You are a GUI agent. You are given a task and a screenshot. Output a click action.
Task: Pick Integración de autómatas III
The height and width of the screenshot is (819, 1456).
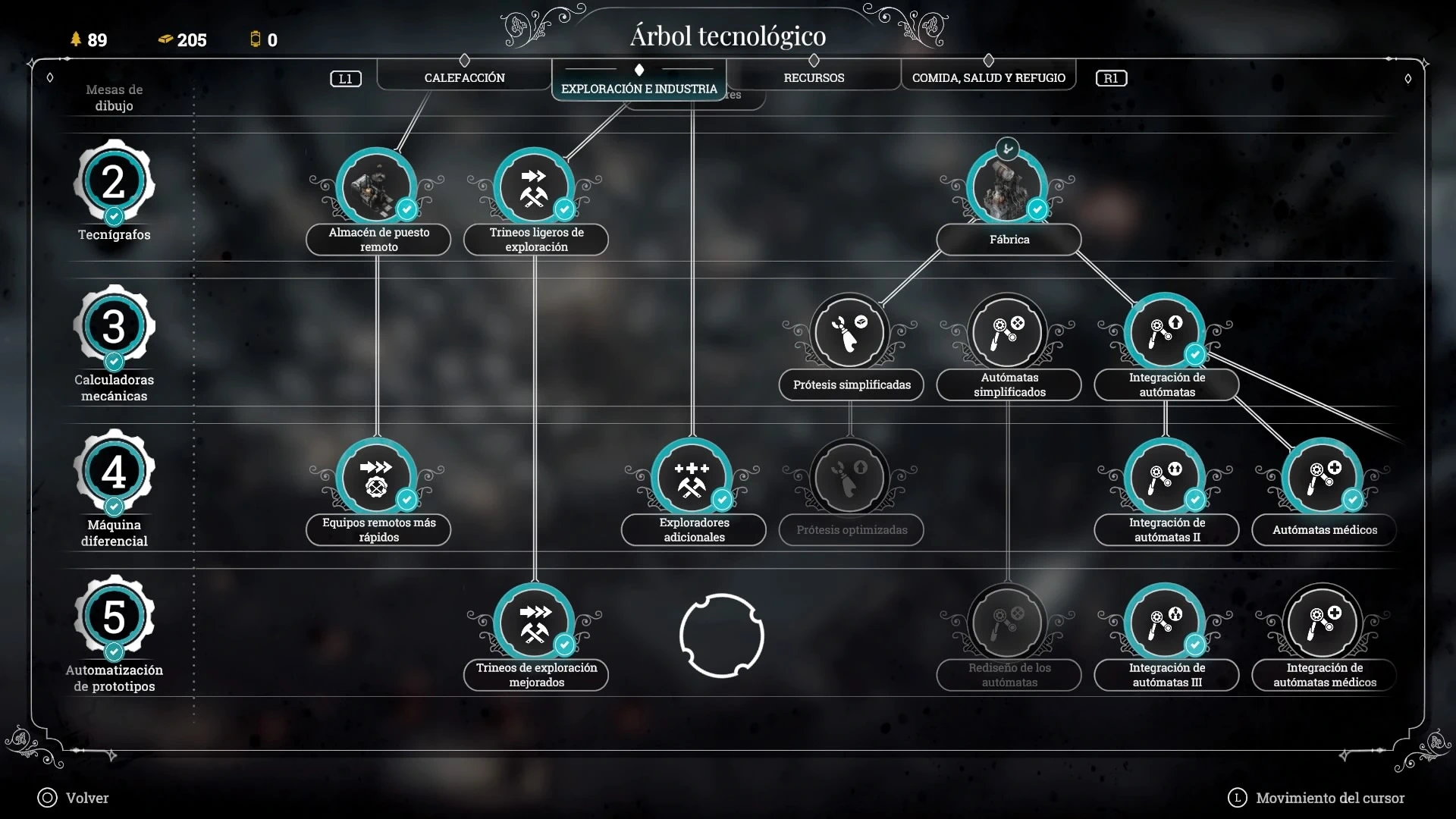click(x=1165, y=623)
